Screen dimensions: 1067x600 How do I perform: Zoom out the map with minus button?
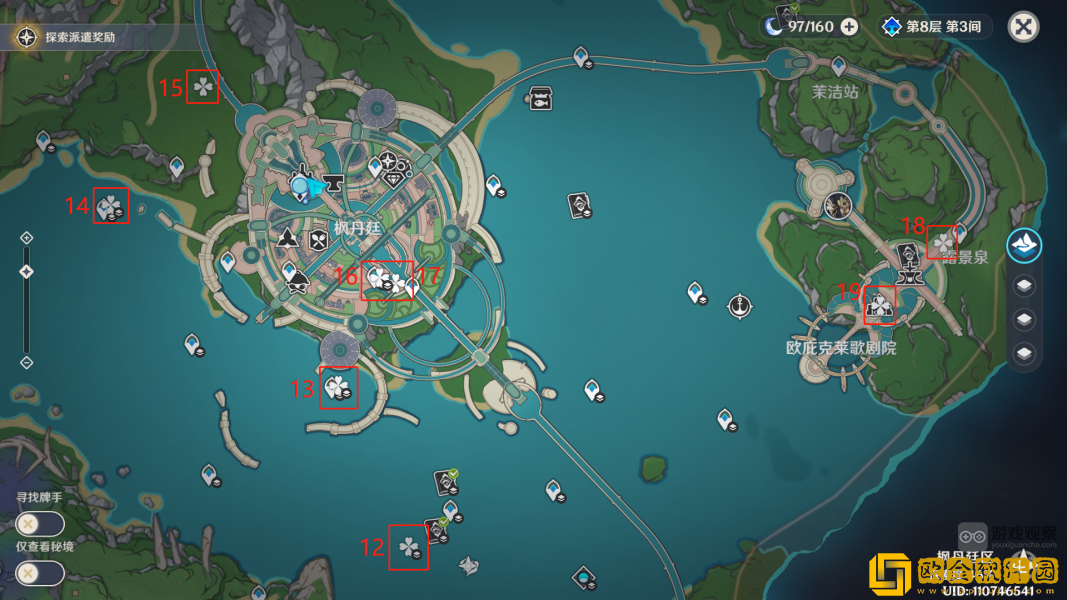pyautogui.click(x=27, y=362)
